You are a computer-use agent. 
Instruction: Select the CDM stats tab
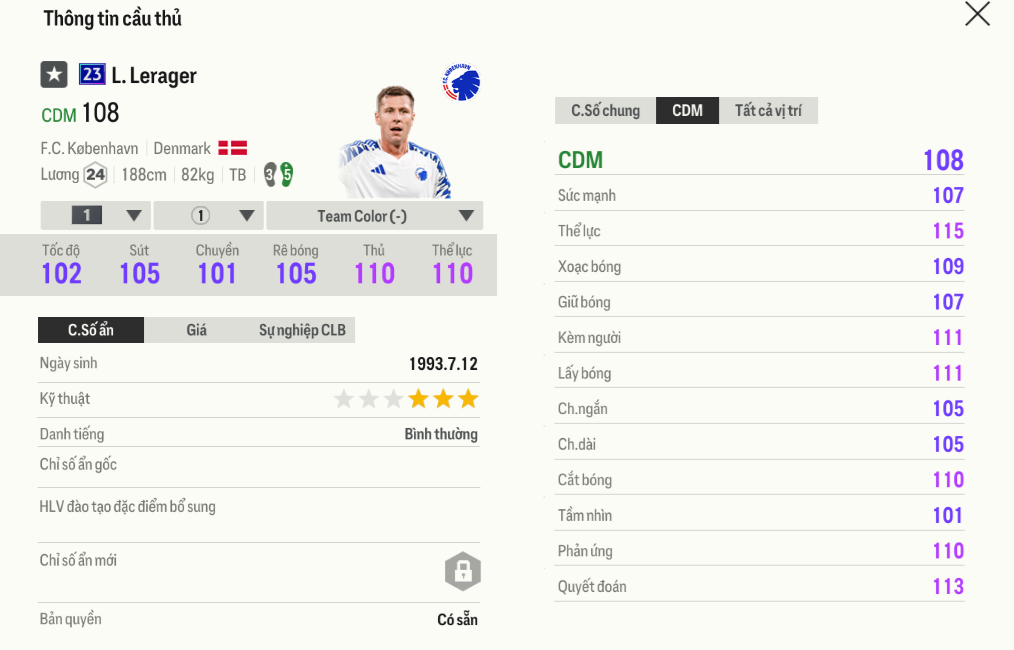click(687, 110)
